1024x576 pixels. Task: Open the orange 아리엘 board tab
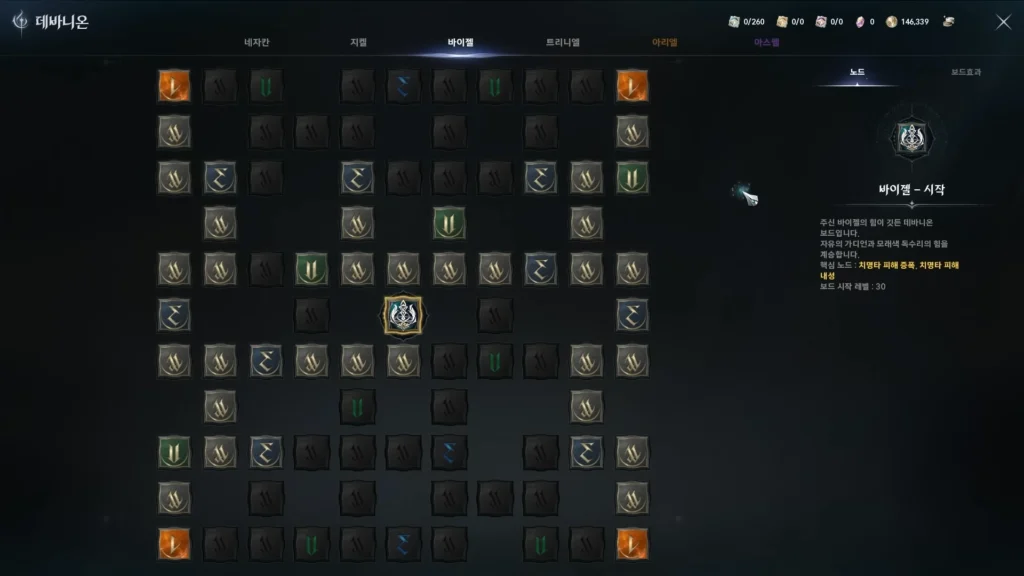[665, 43]
